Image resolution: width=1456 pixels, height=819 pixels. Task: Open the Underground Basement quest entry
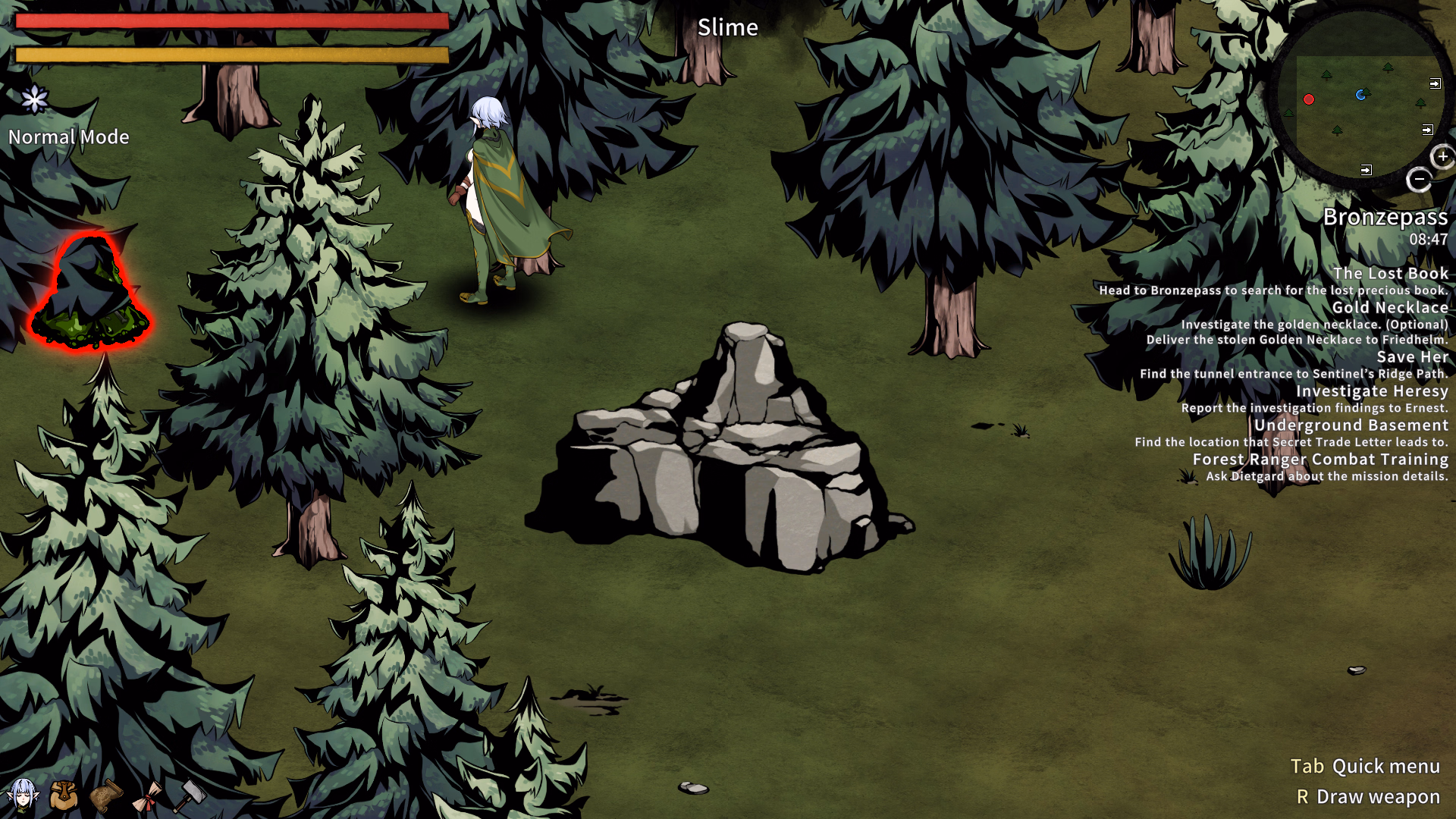pyautogui.click(x=1351, y=425)
